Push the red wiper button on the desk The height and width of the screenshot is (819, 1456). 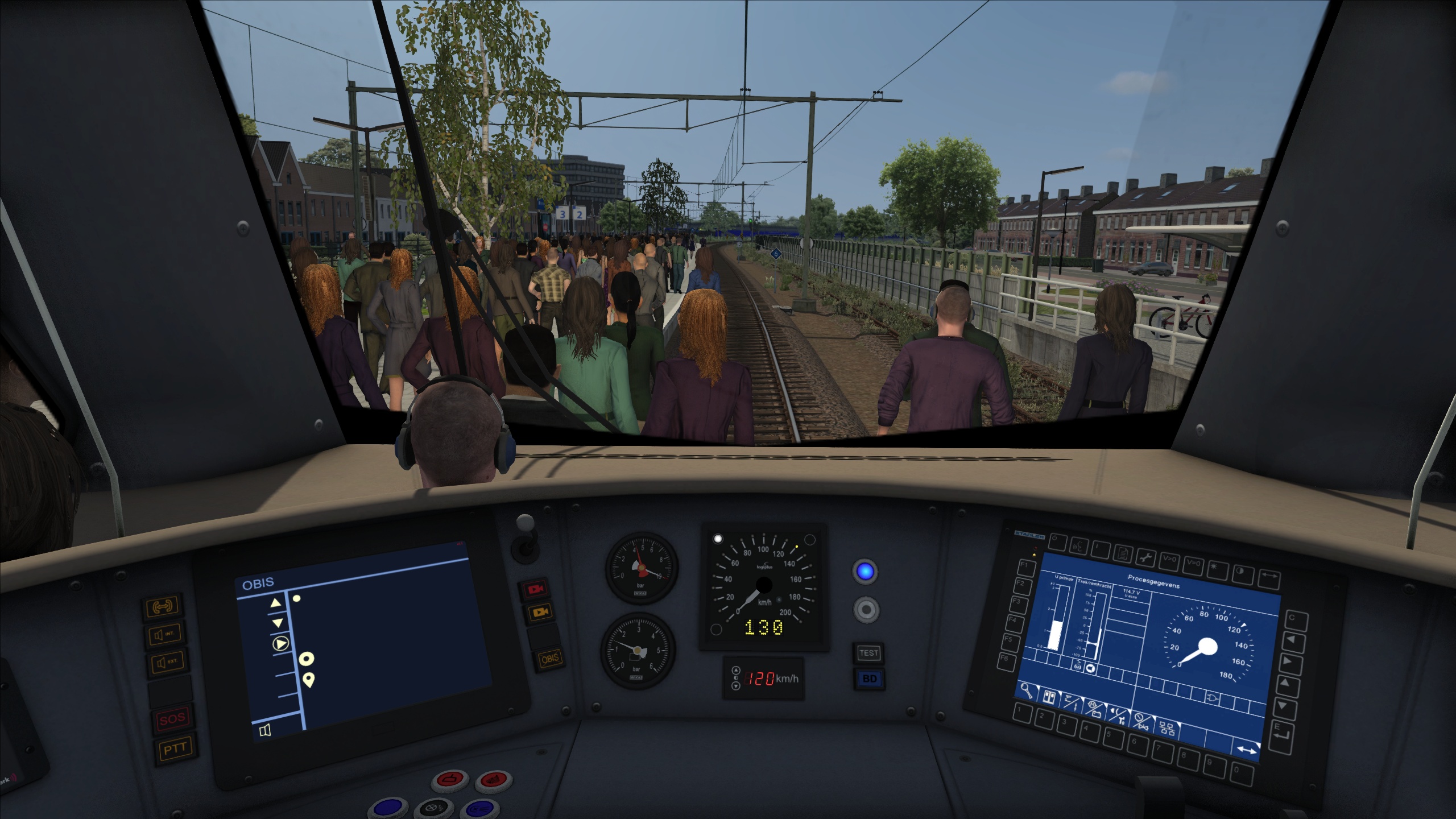[x=450, y=778]
